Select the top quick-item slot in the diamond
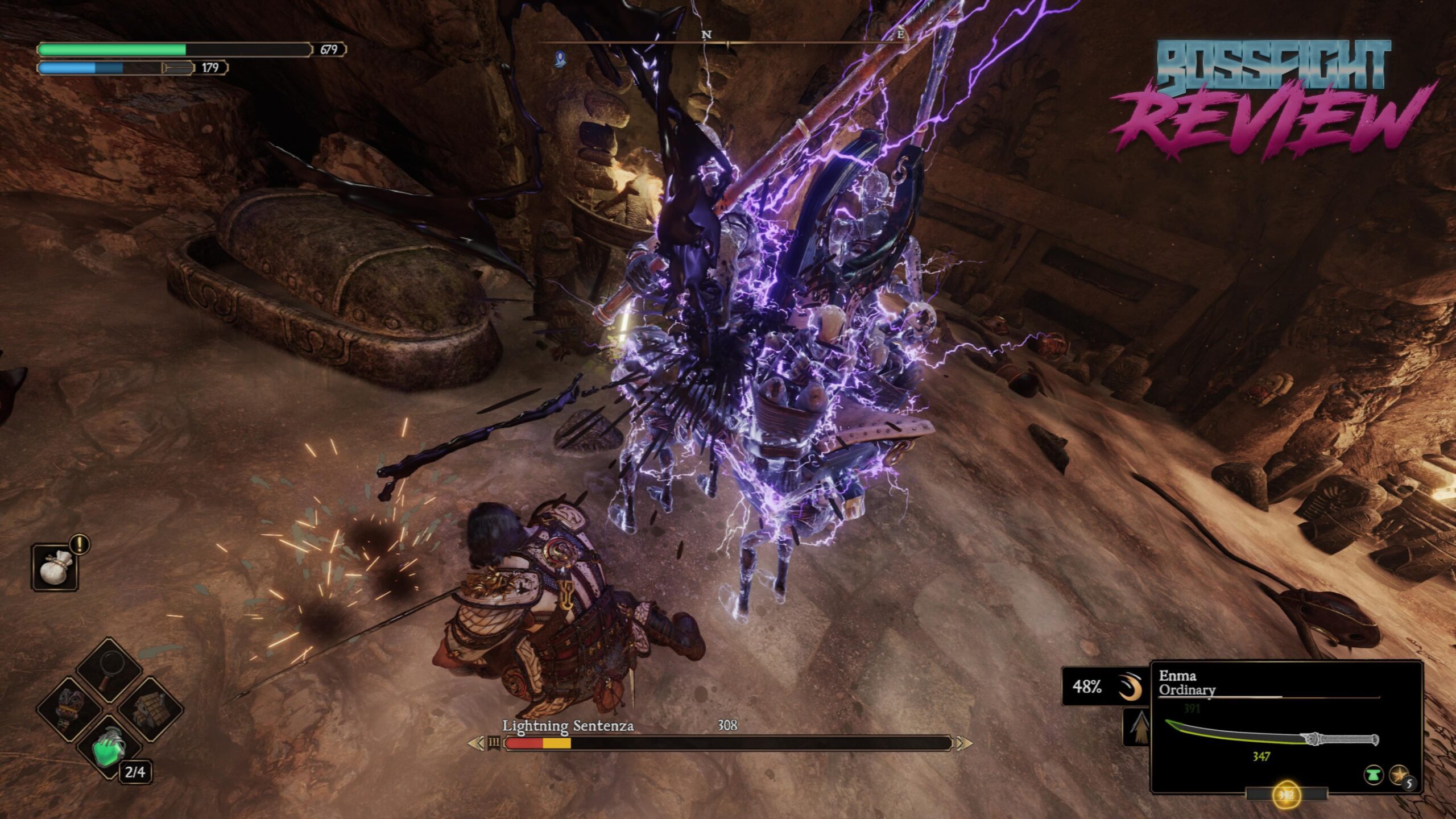The height and width of the screenshot is (819, 1456). click(109, 669)
